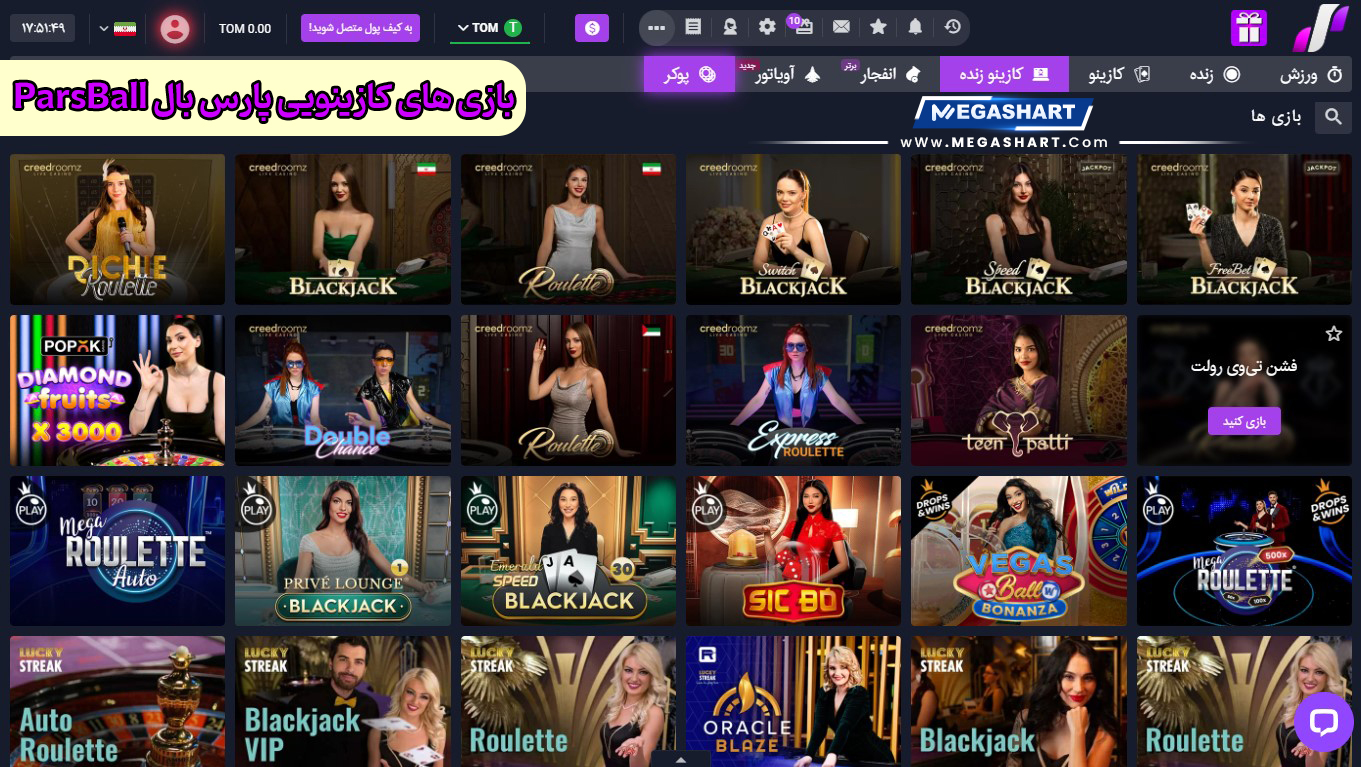View betting history via the clock icon
Image resolution: width=1361 pixels, height=767 pixels.
[952, 27]
